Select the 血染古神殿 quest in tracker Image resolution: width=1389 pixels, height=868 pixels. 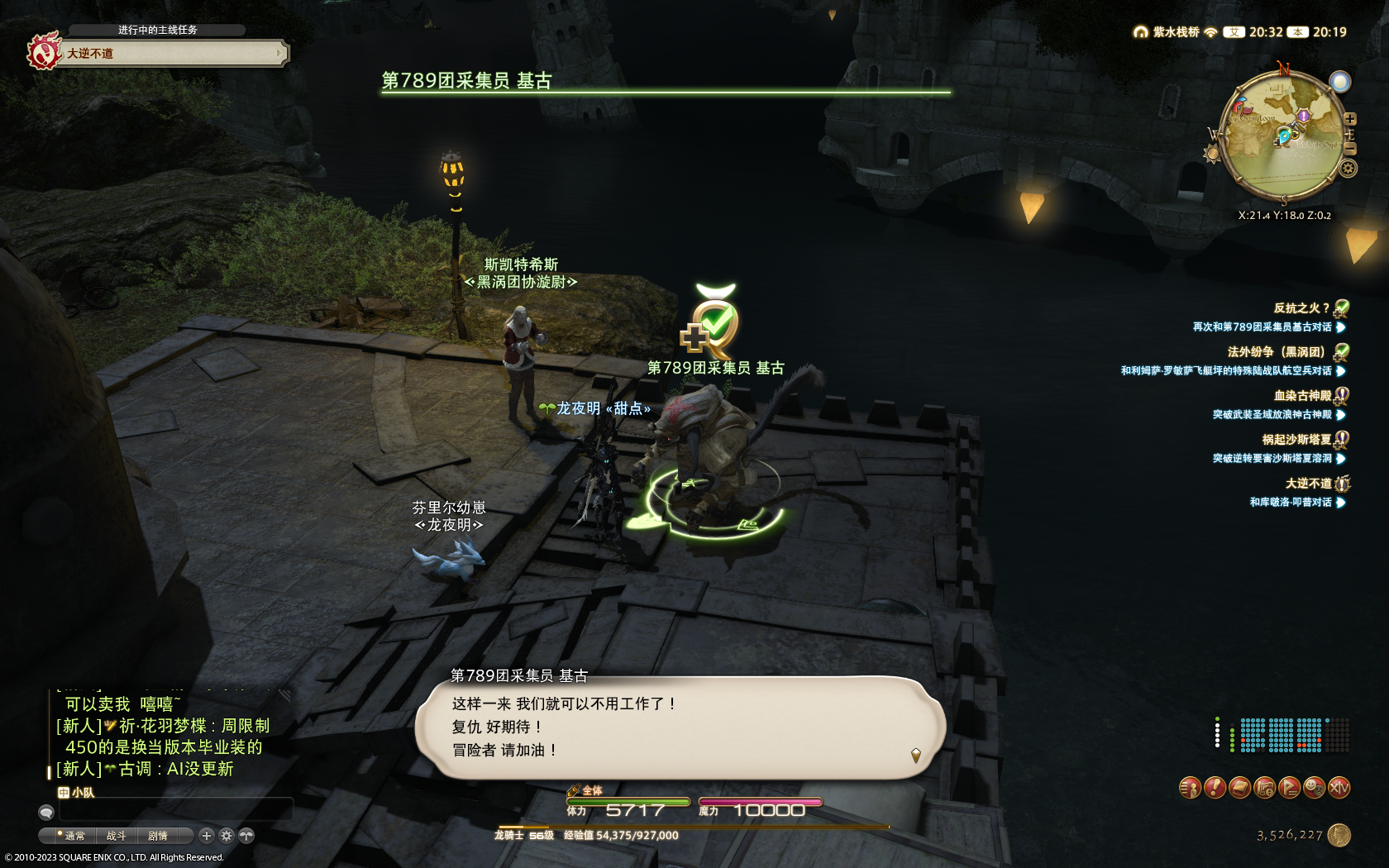coord(1301,396)
